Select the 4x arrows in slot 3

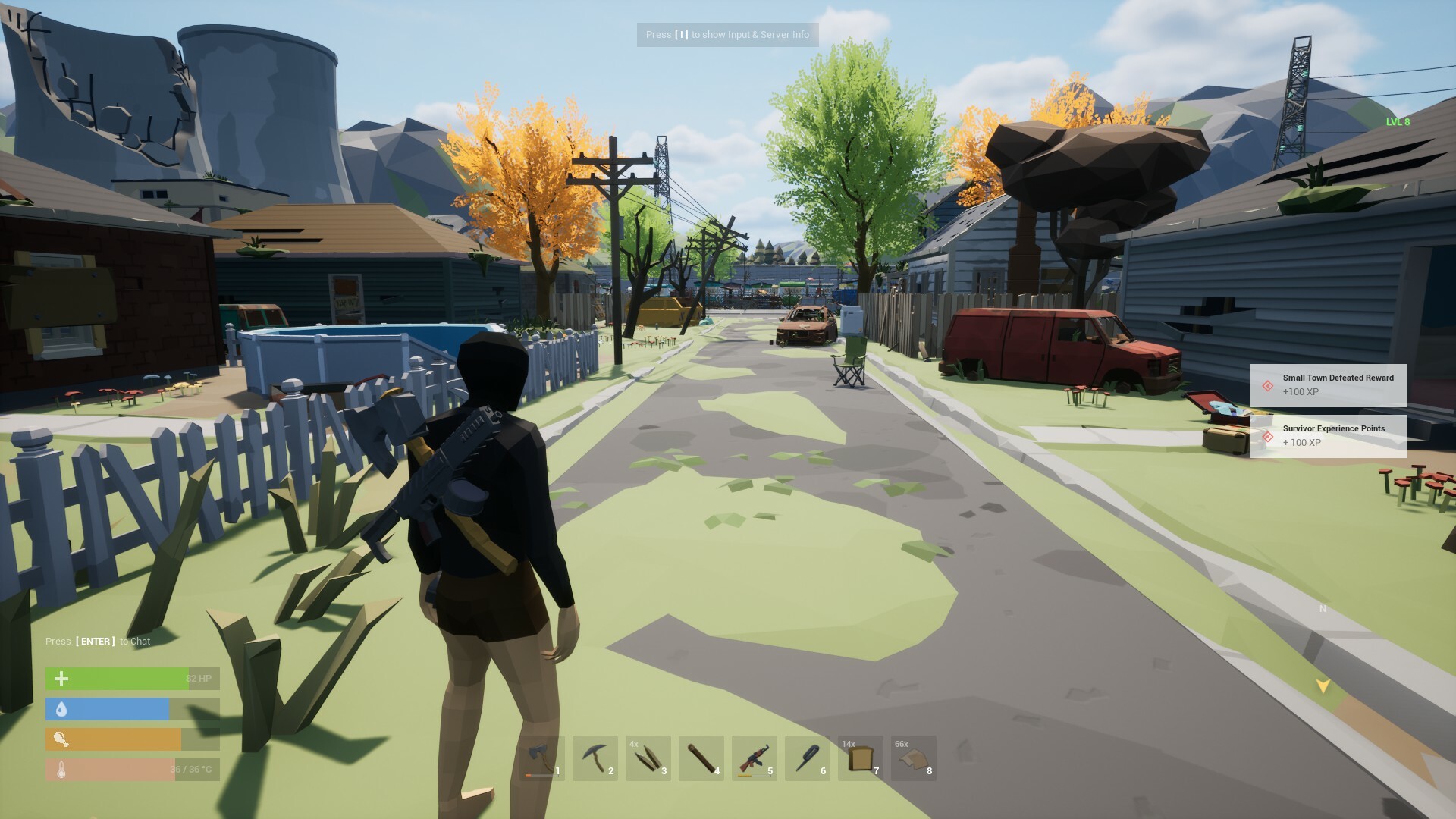[649, 758]
